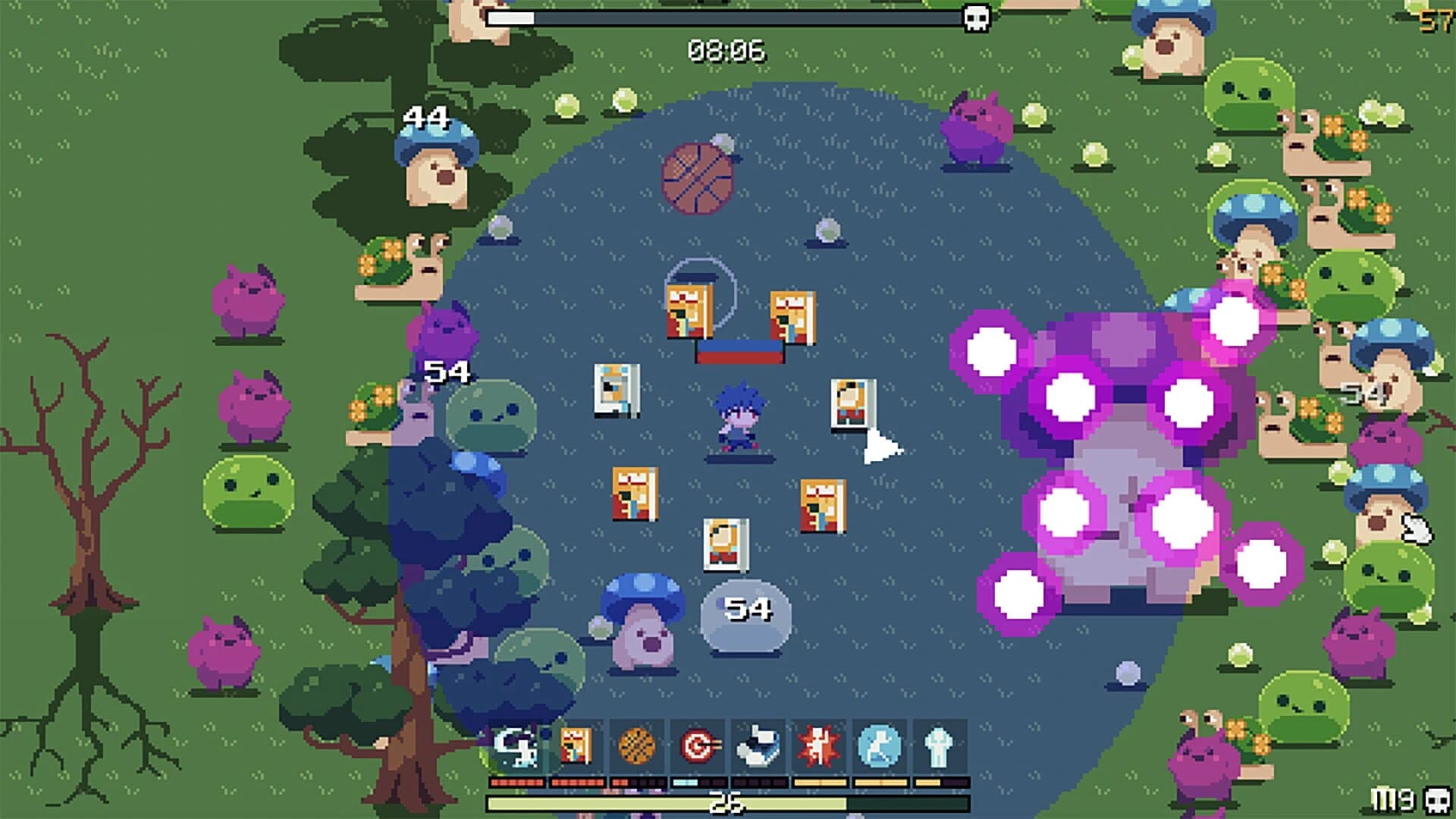Viewport: 1456px width, 819px height.
Task: Select the dashing figure skill icon in hotbar
Action: tap(517, 745)
